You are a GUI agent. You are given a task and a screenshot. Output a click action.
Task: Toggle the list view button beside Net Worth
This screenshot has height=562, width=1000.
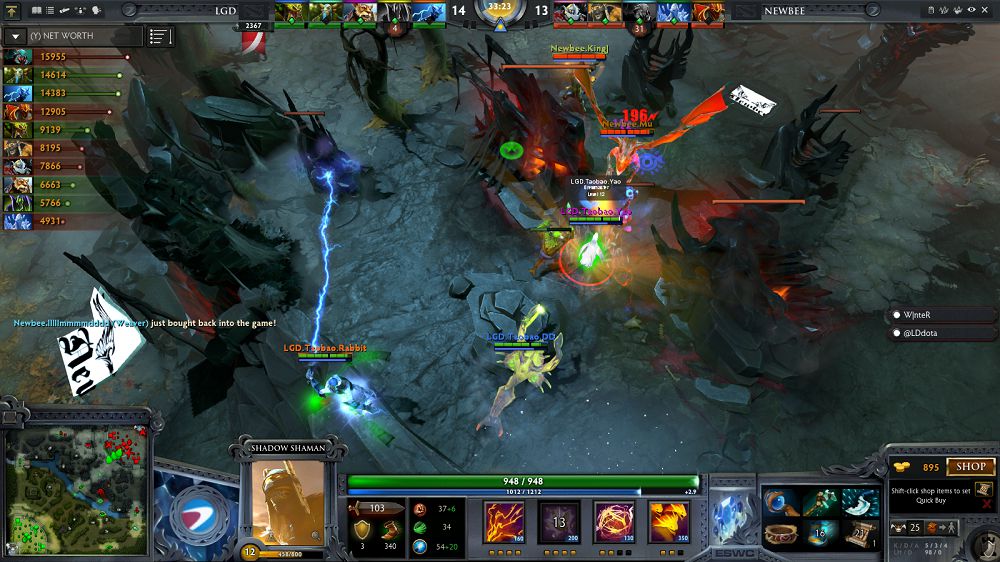coord(160,36)
